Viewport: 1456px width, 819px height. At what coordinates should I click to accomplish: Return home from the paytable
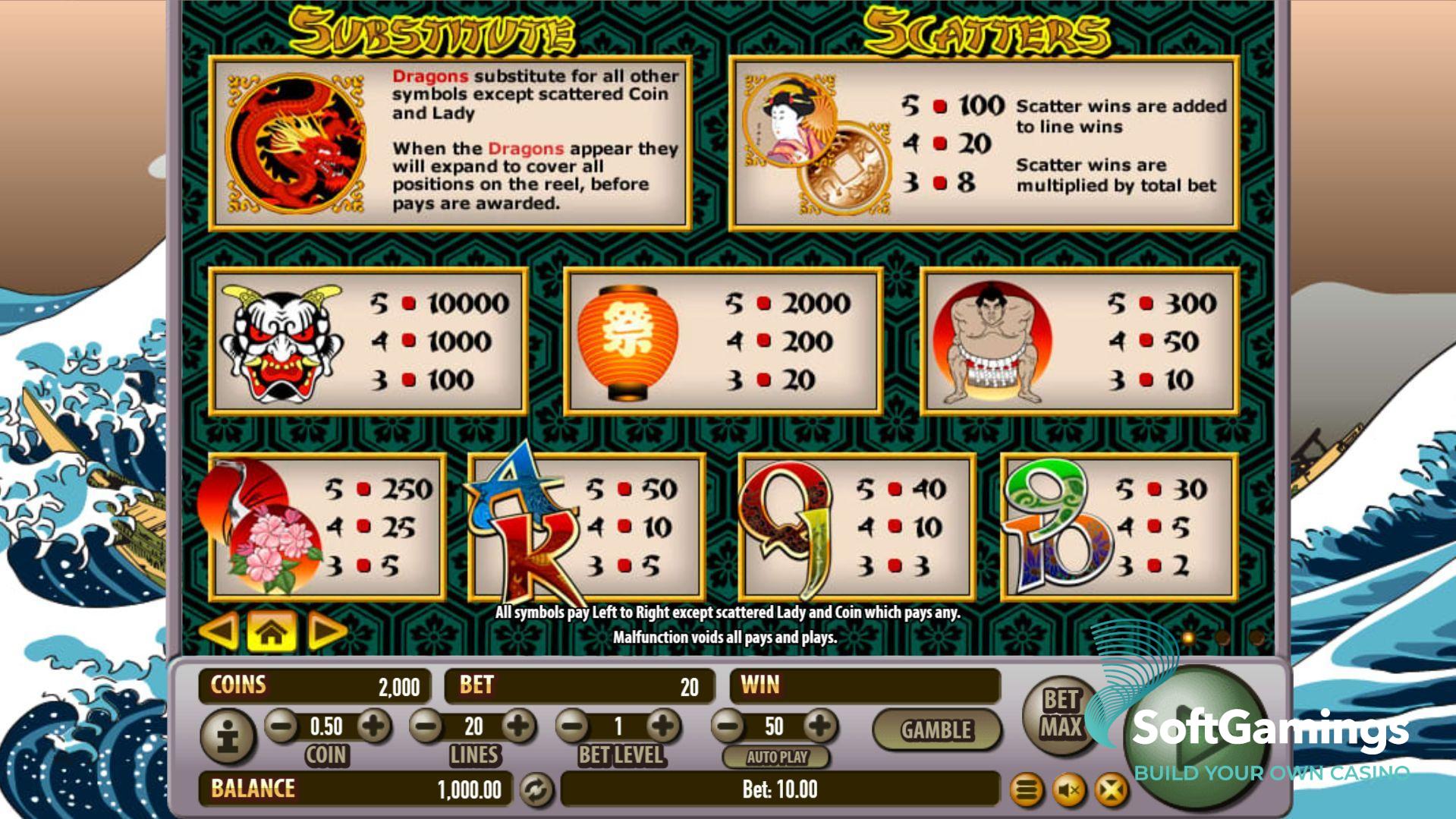pyautogui.click(x=271, y=631)
